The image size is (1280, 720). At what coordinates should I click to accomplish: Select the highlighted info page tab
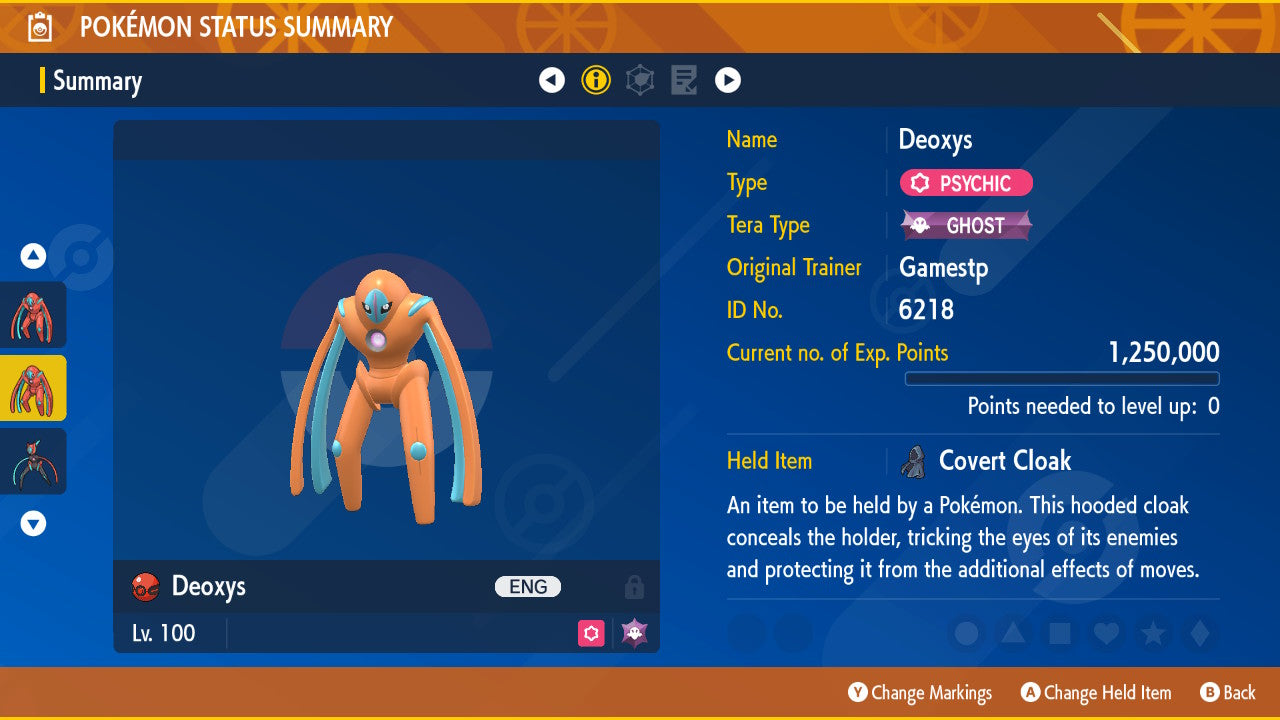point(596,80)
